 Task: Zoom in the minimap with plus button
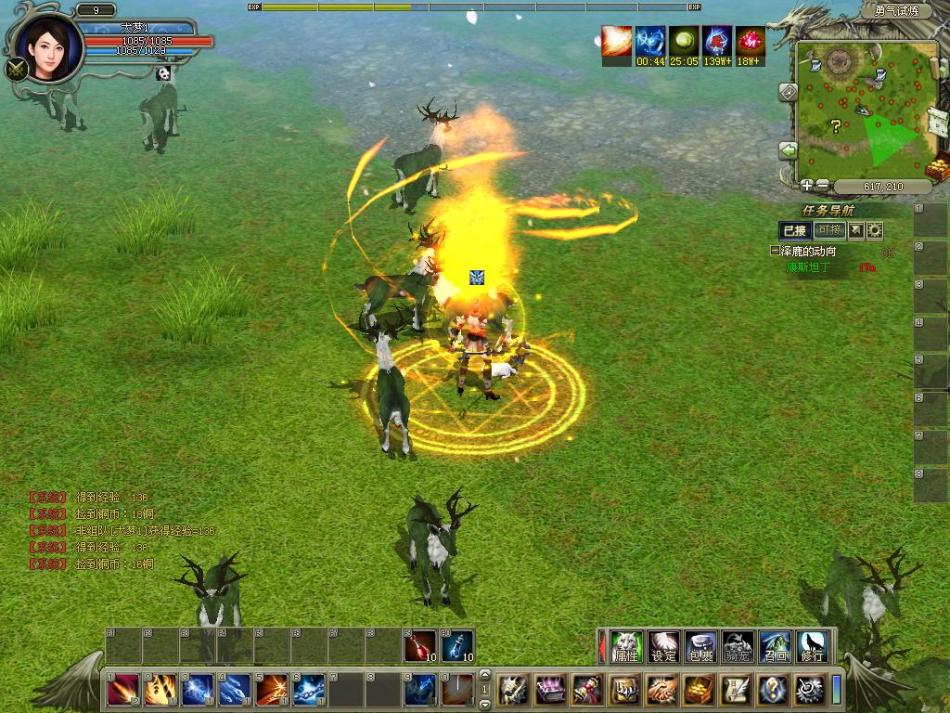pyautogui.click(x=806, y=185)
